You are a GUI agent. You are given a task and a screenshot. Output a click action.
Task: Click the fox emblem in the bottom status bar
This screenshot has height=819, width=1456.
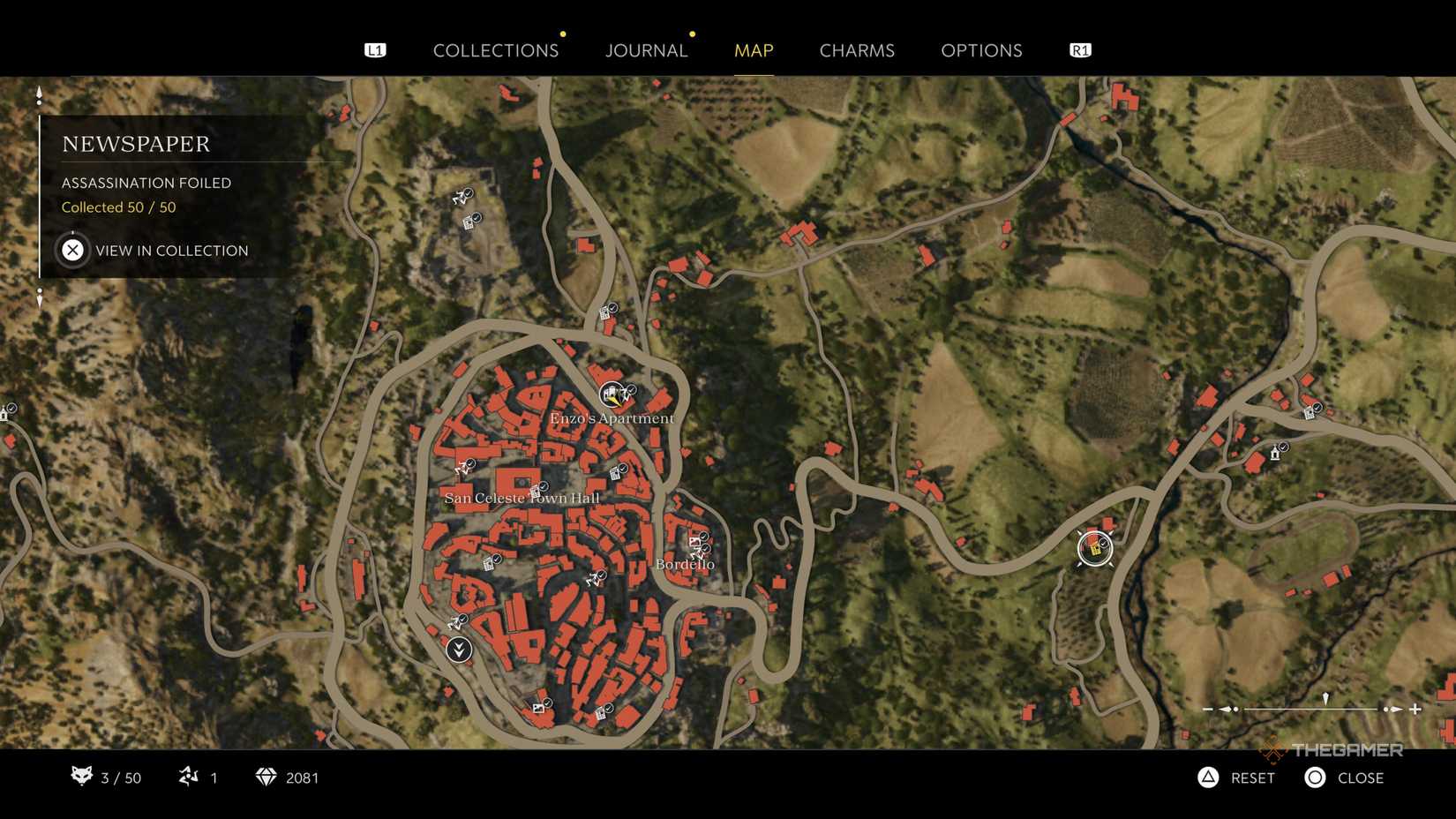click(x=82, y=778)
